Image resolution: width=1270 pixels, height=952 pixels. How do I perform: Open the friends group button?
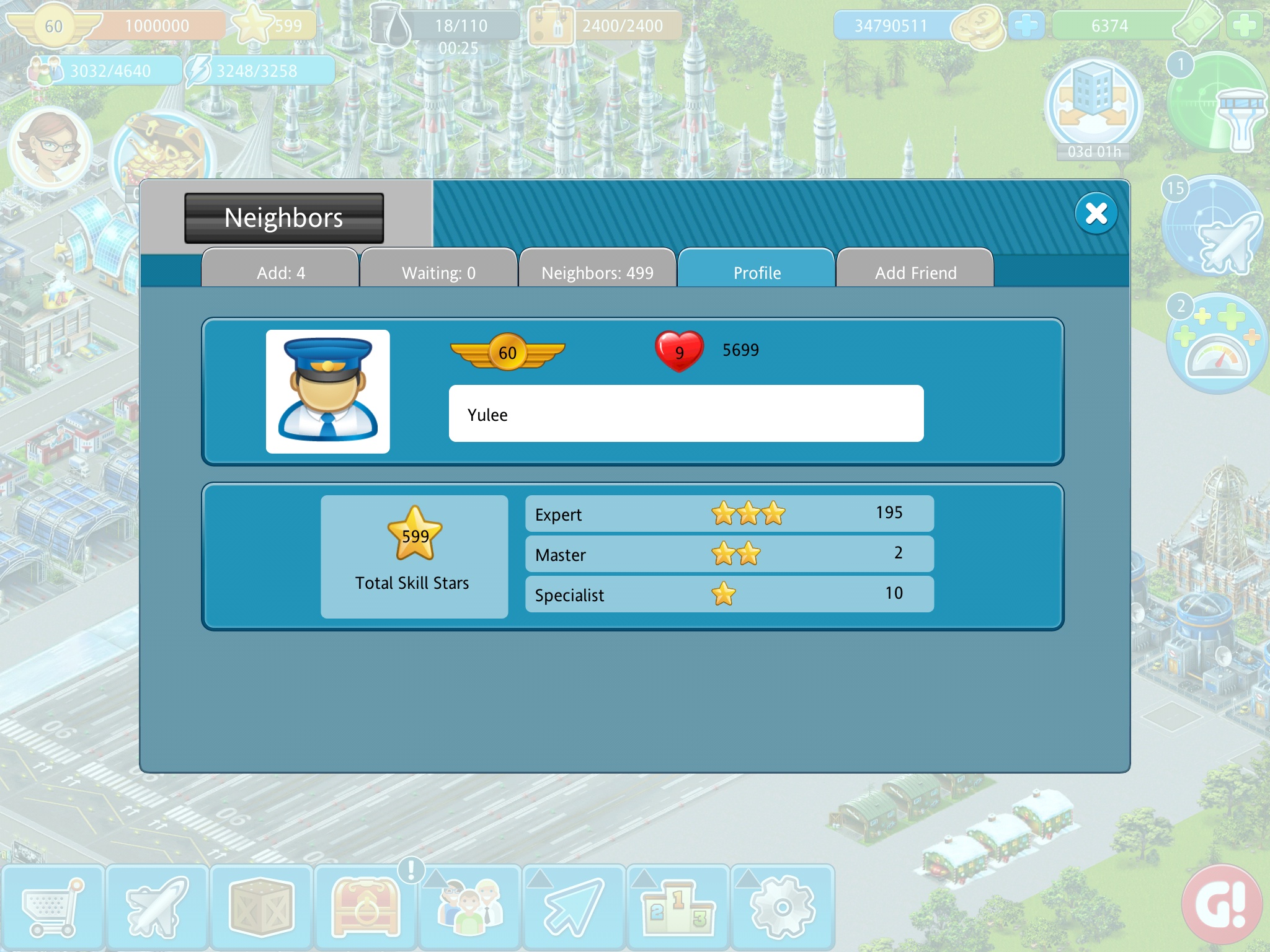tap(470, 907)
